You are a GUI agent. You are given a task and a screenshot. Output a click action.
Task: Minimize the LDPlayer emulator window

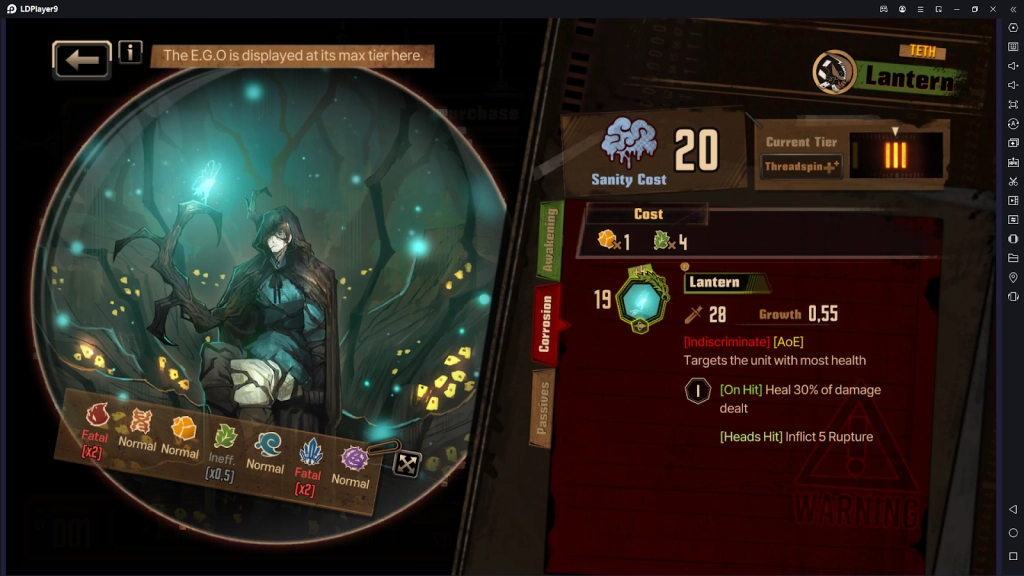(x=956, y=9)
